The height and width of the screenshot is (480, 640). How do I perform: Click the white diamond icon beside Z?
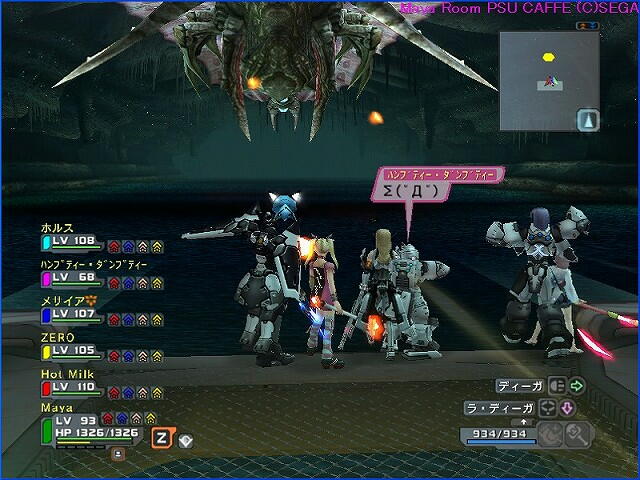click(x=185, y=440)
